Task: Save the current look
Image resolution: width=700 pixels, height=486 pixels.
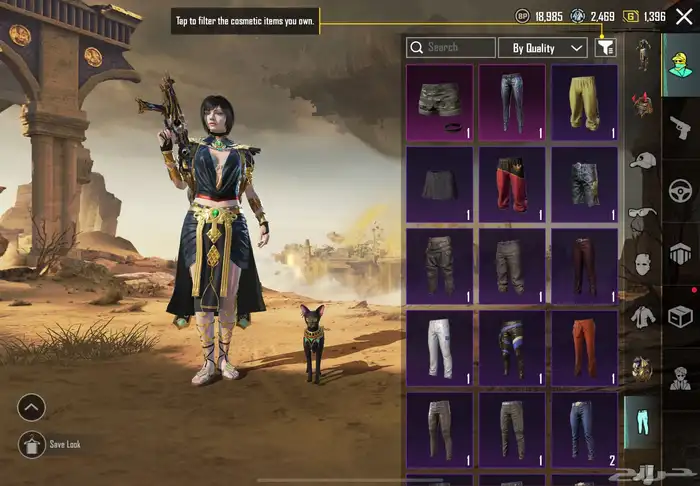Action: (32, 444)
